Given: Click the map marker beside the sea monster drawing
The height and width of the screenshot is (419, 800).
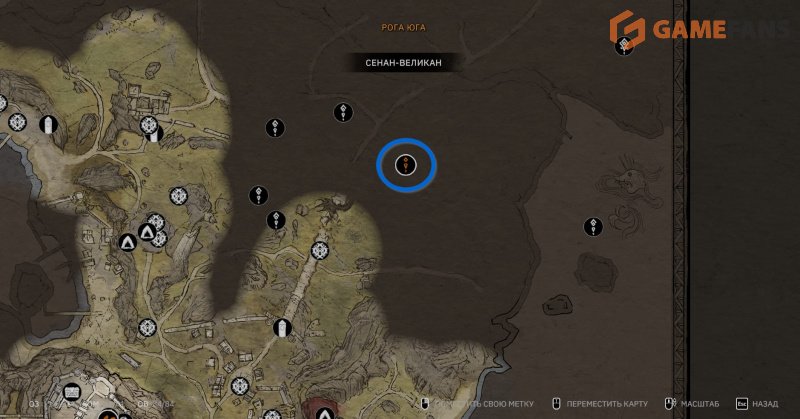Looking at the screenshot, I should [x=596, y=227].
